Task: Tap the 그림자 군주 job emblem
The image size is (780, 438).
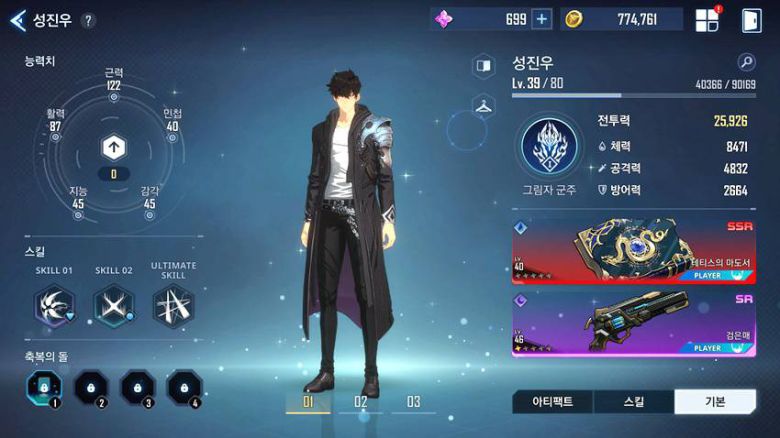Action: [547, 146]
